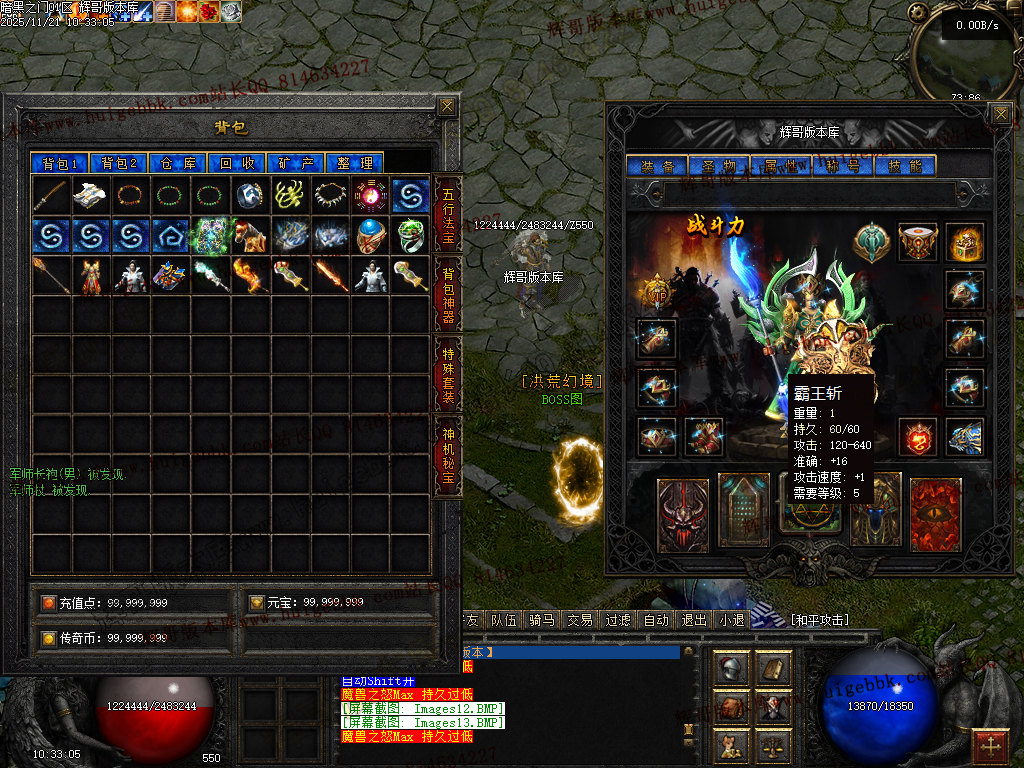The image size is (1024, 768).
Task: Click the 整理 sort button
Action: (x=355, y=163)
